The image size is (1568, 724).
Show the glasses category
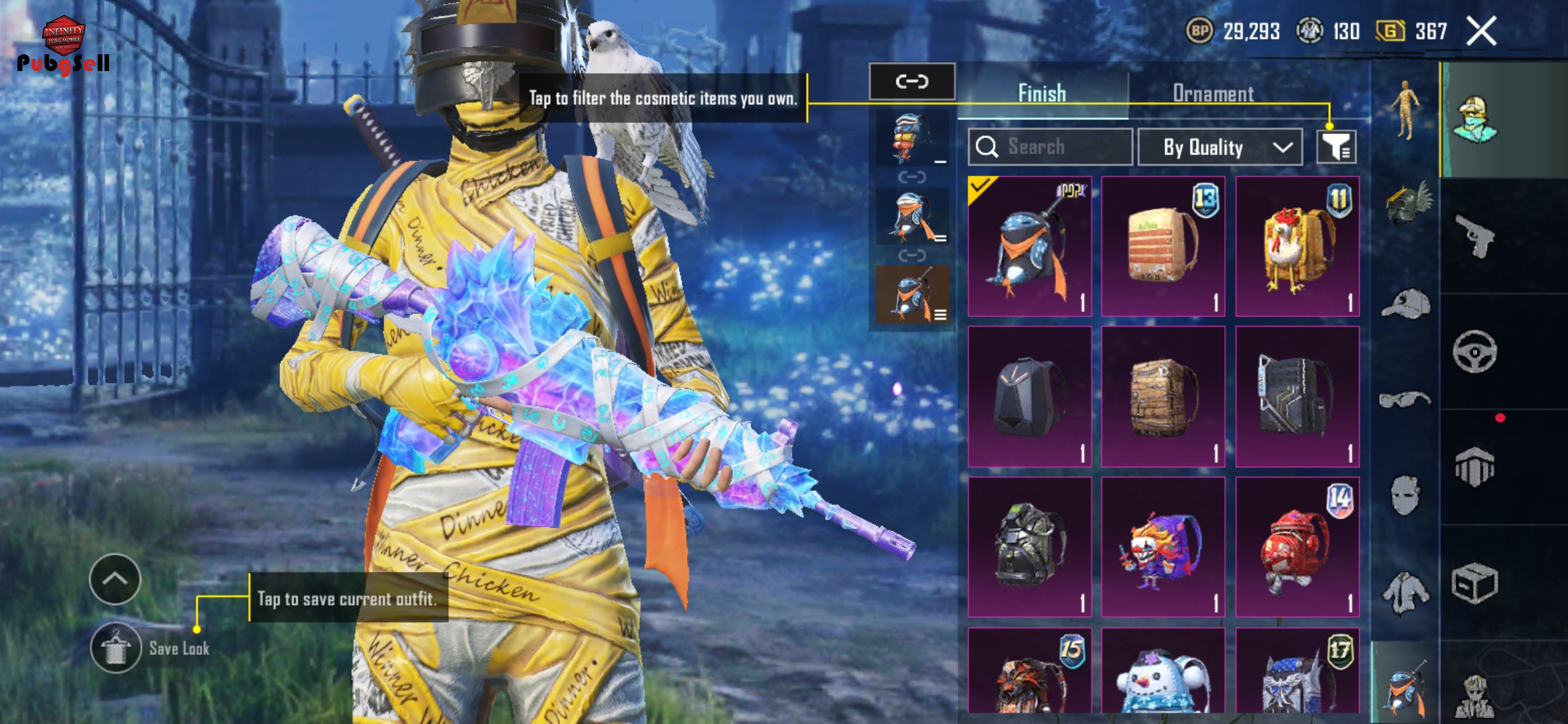(1404, 400)
